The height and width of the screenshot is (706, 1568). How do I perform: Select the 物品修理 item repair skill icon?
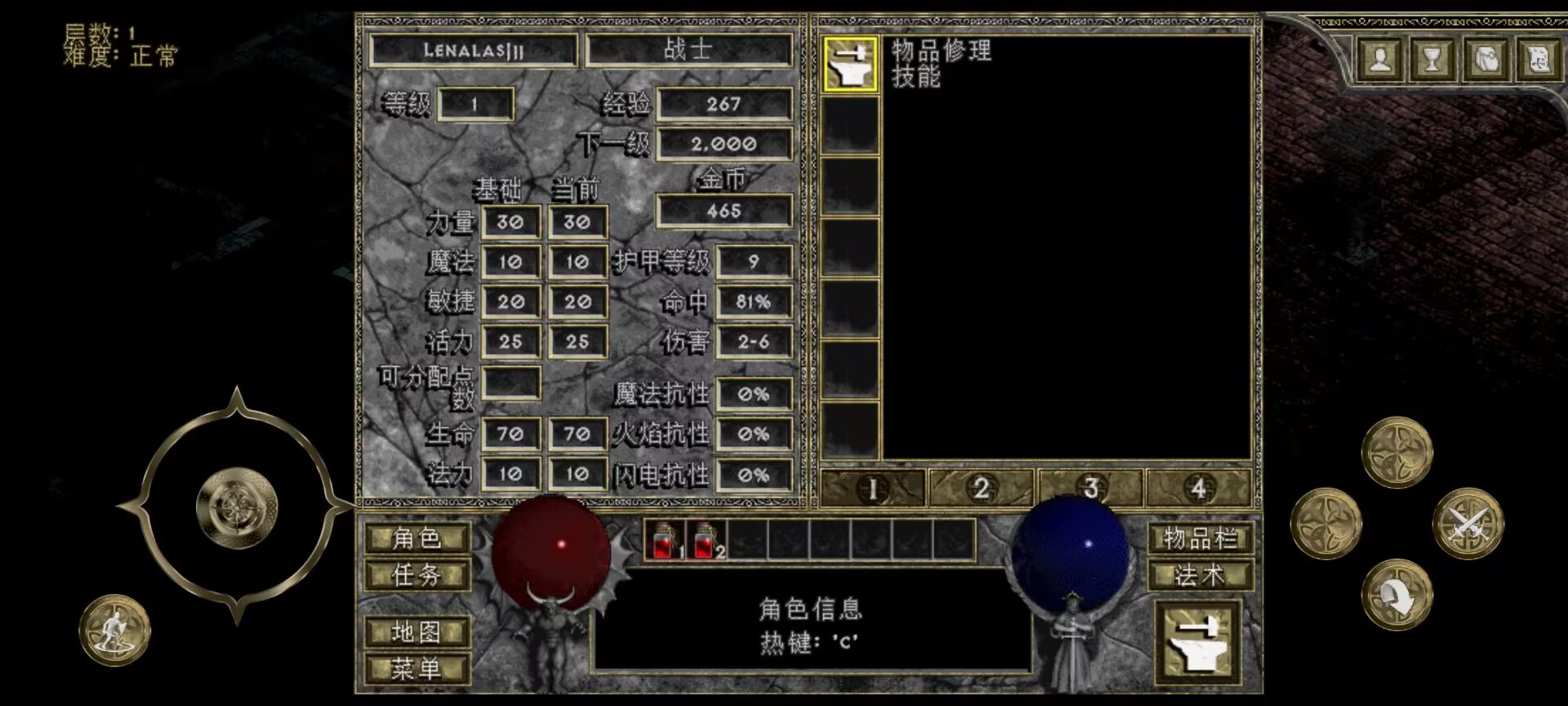coord(852,65)
